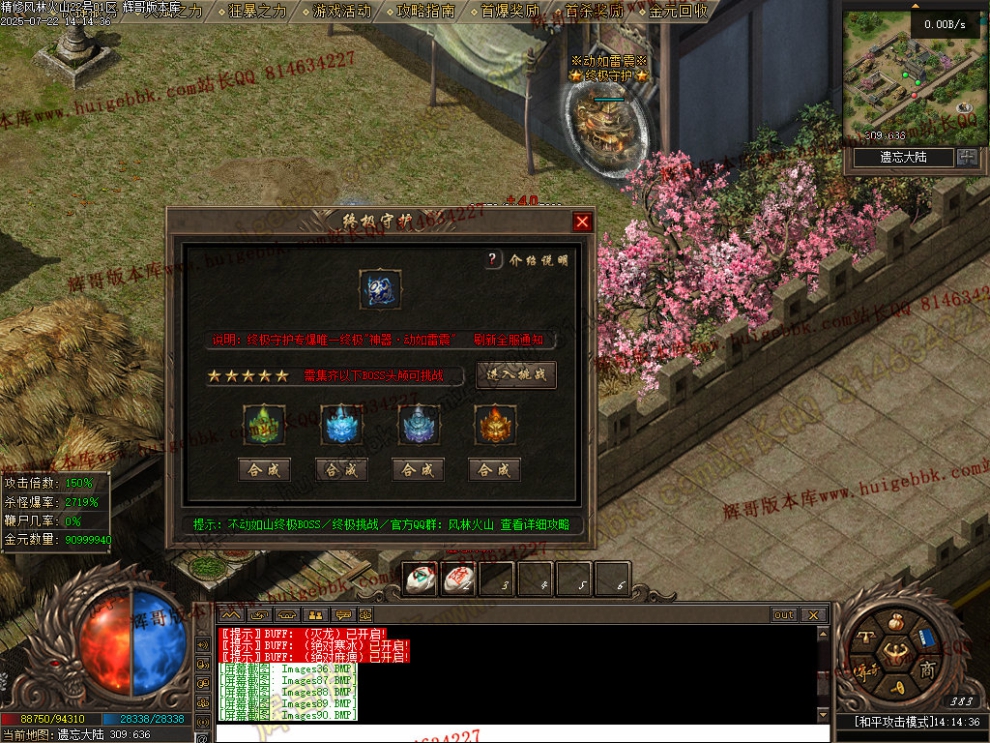Open the shop 商 button
The height and width of the screenshot is (743, 990).
(926, 669)
